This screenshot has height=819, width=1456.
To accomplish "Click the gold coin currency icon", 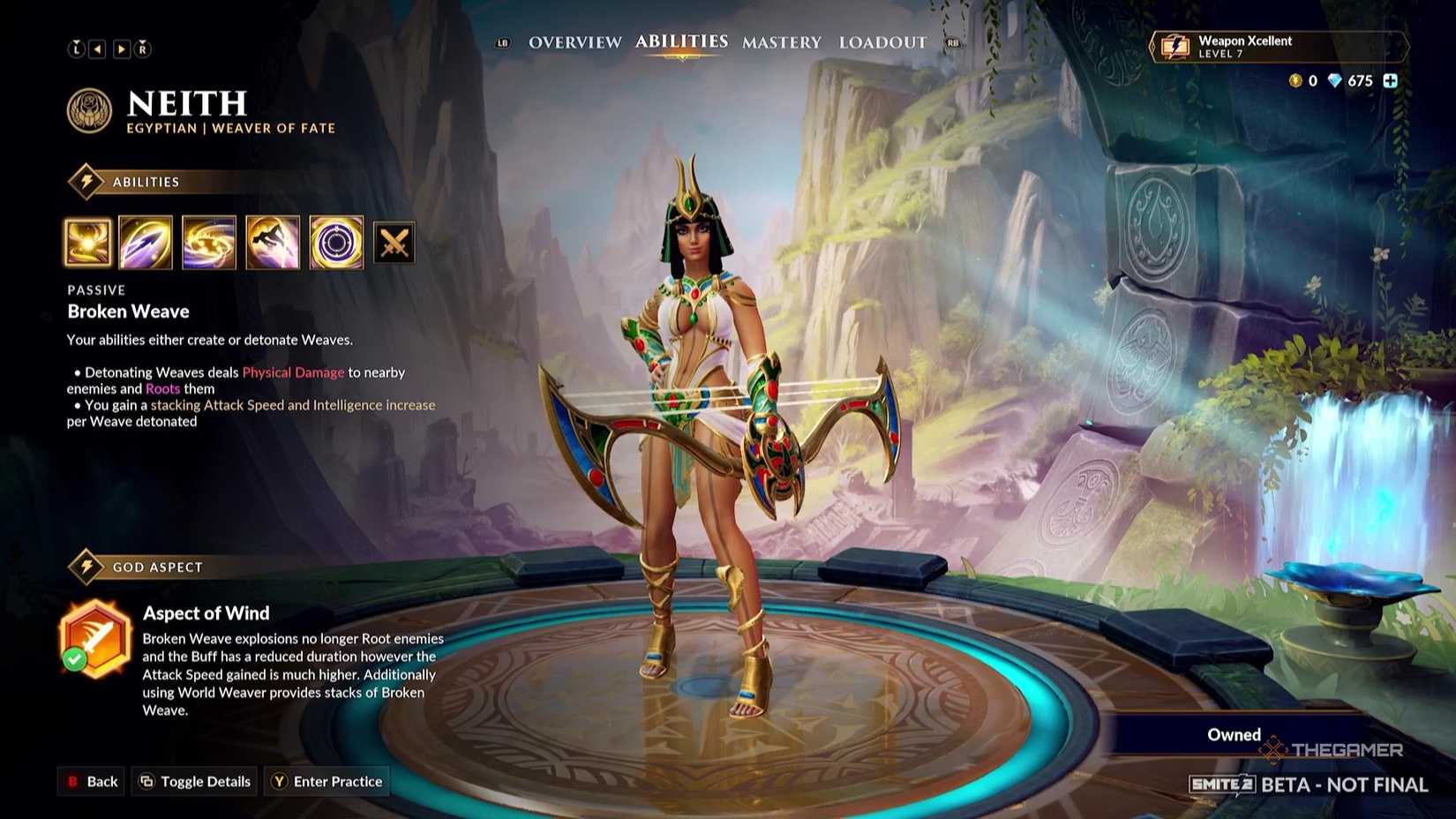I will (1295, 80).
